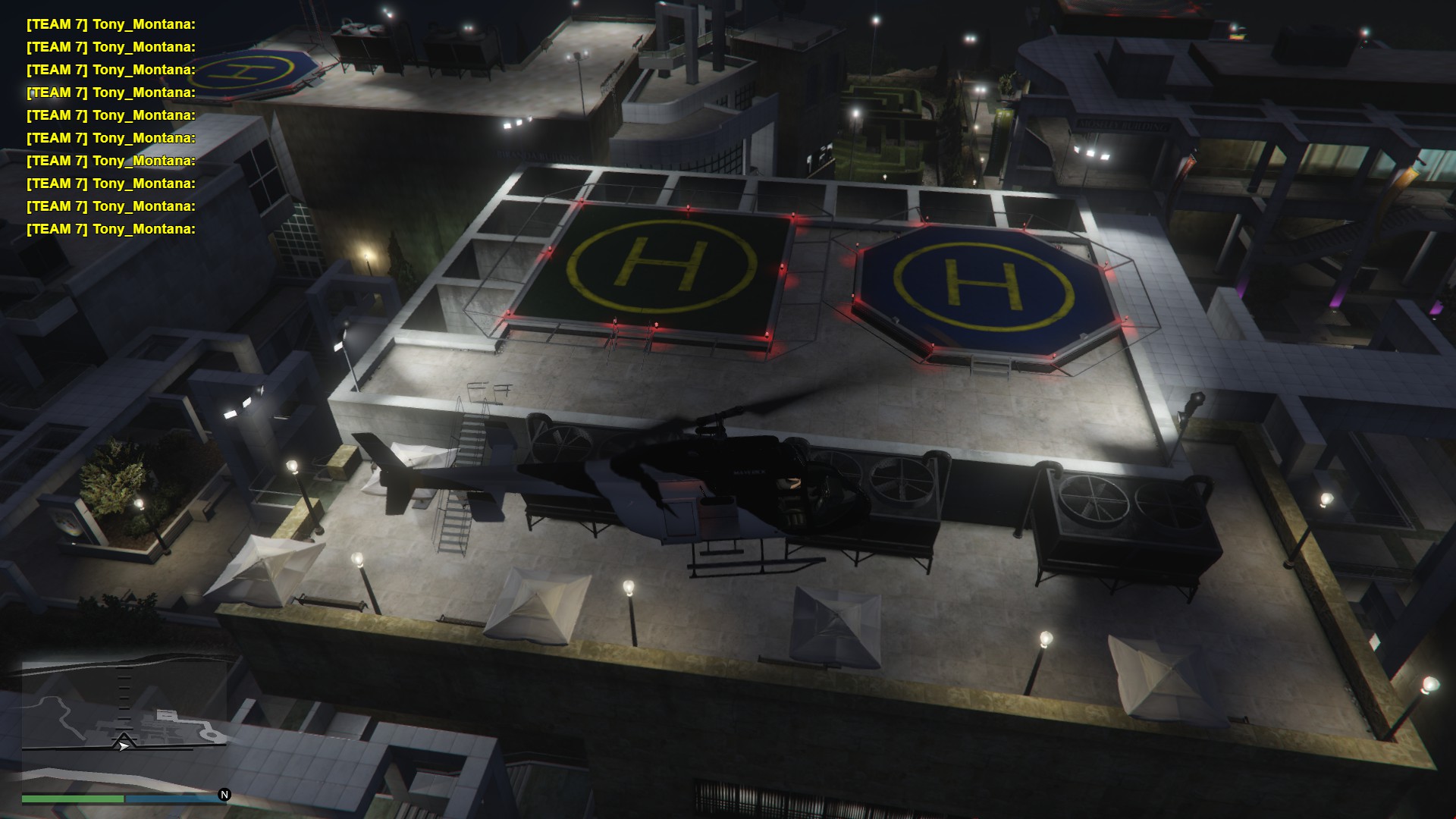This screenshot has width=1456, height=819.
Task: Click the player arrow on the minimap
Action: coord(123,746)
